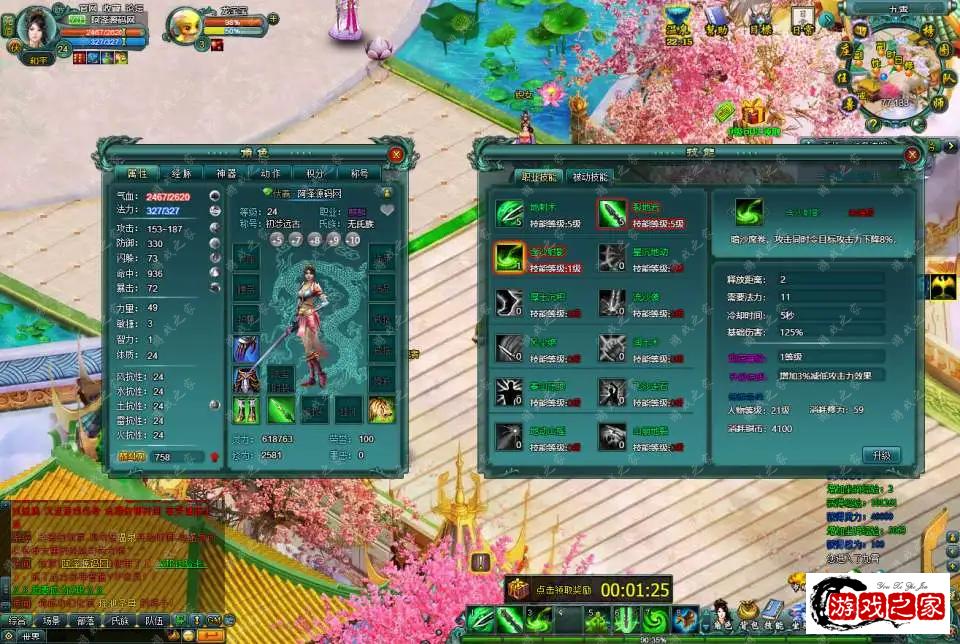Claim the reward chest beside the timer
Image resolution: width=960 pixels, height=644 pixels.
517,589
